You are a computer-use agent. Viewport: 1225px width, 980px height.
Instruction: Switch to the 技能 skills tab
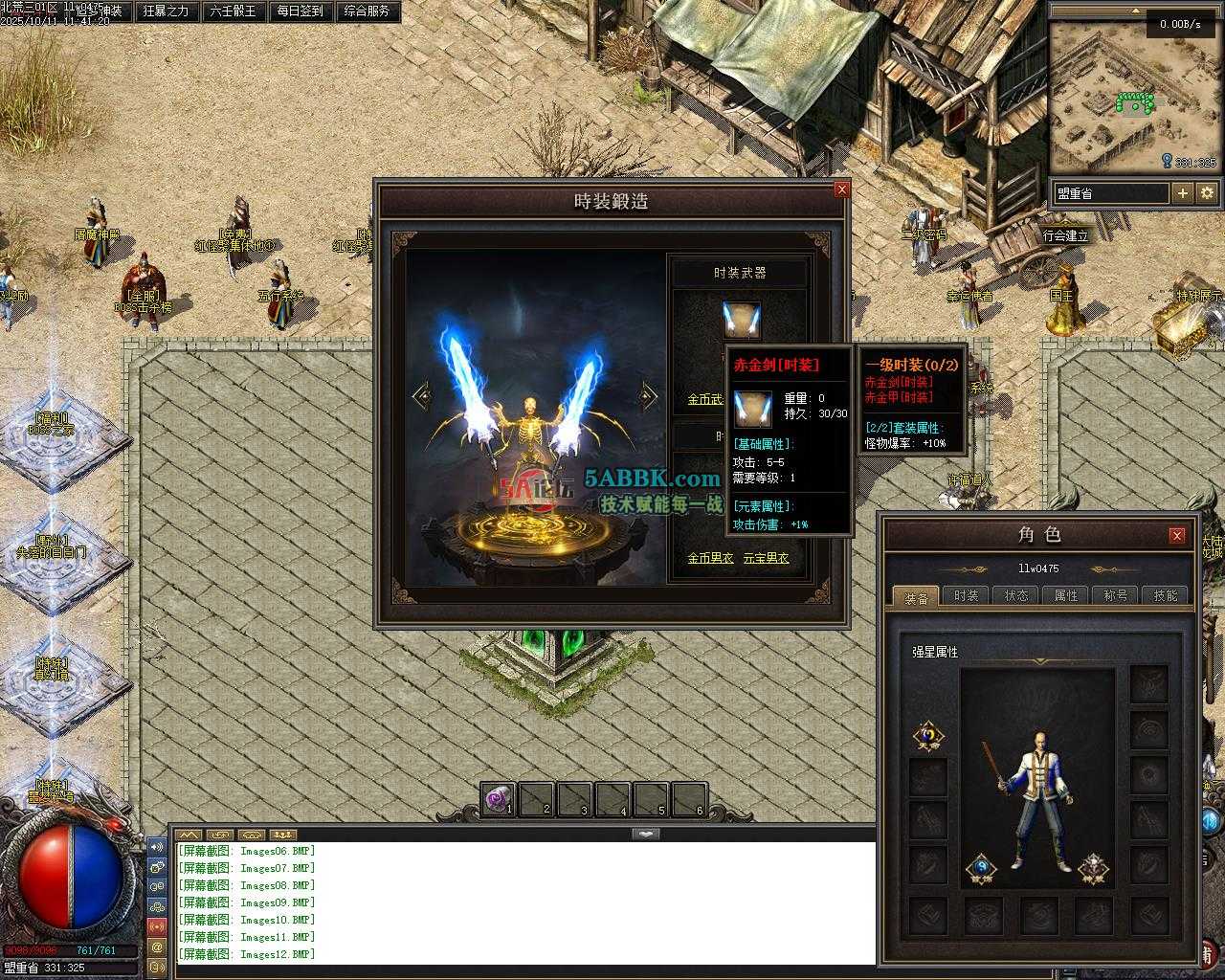coord(1166,595)
